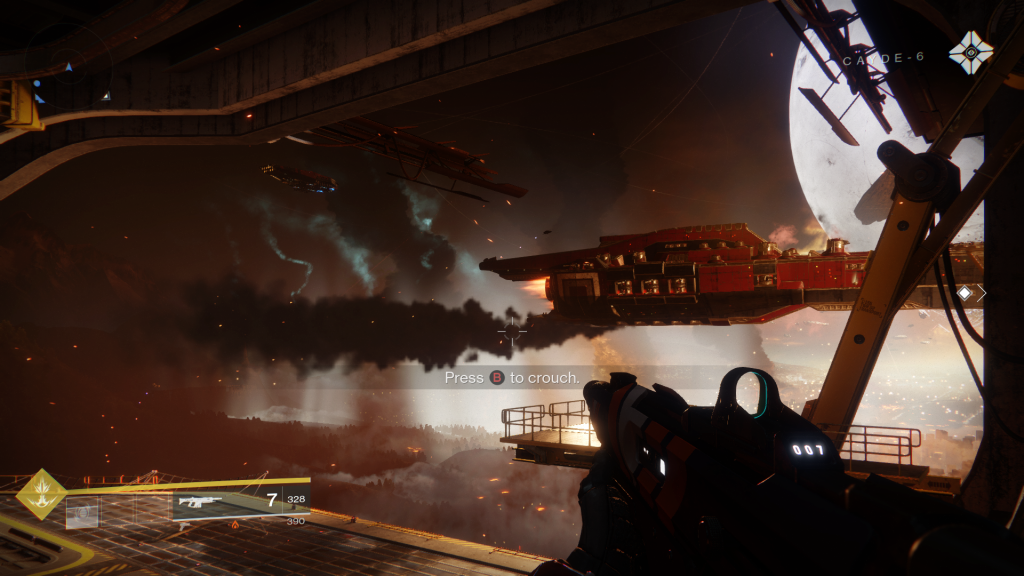Click the golden Super ability diamond icon
This screenshot has height=576, width=1024.
point(41,494)
